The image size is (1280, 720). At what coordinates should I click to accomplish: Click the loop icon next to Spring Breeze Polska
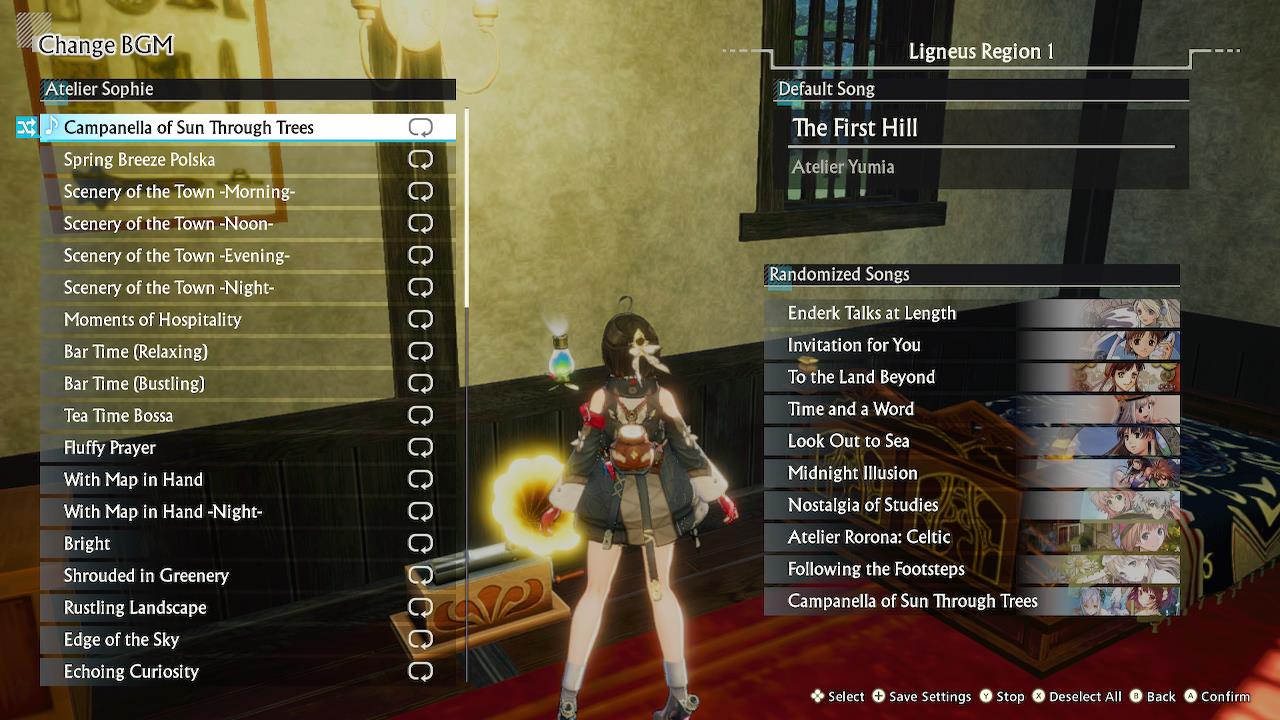pyautogui.click(x=420, y=159)
